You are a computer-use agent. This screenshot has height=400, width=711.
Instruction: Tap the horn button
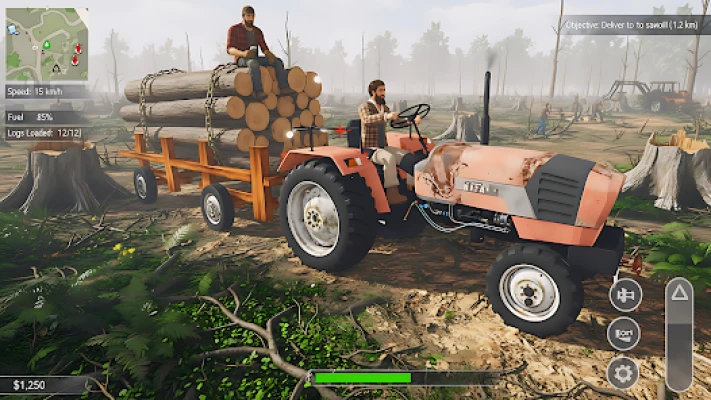[x=623, y=333]
